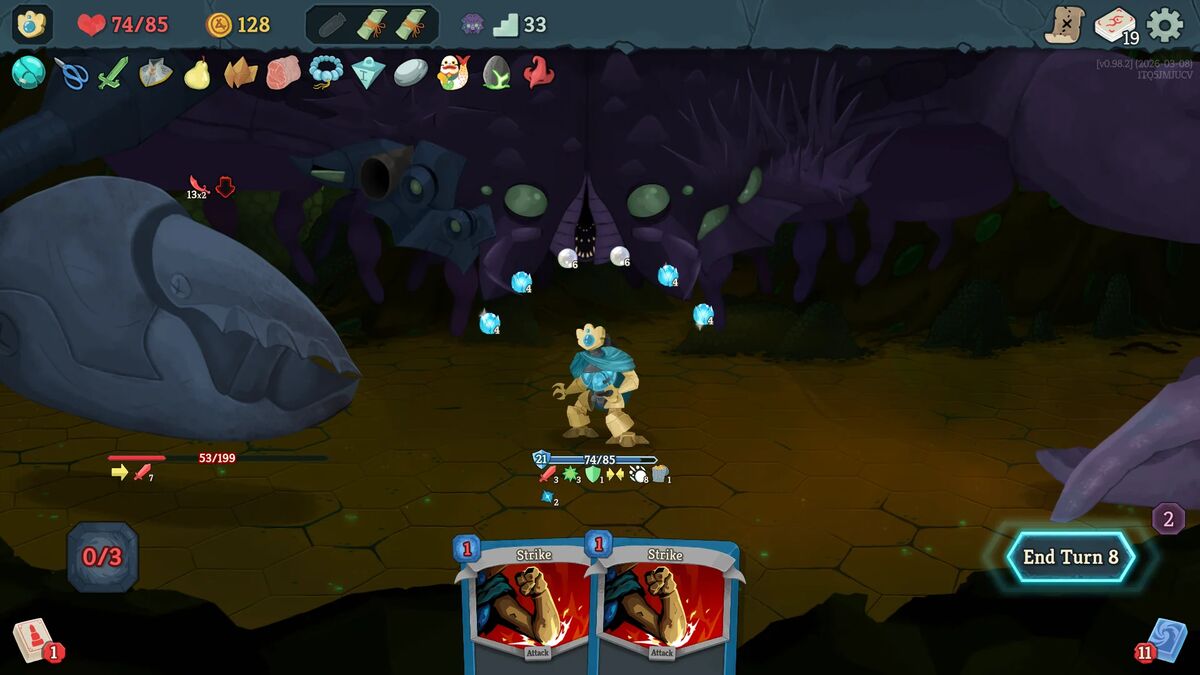Open the treasure map scroll
Screen dimensions: 1200x675
pyautogui.click(x=1065, y=25)
